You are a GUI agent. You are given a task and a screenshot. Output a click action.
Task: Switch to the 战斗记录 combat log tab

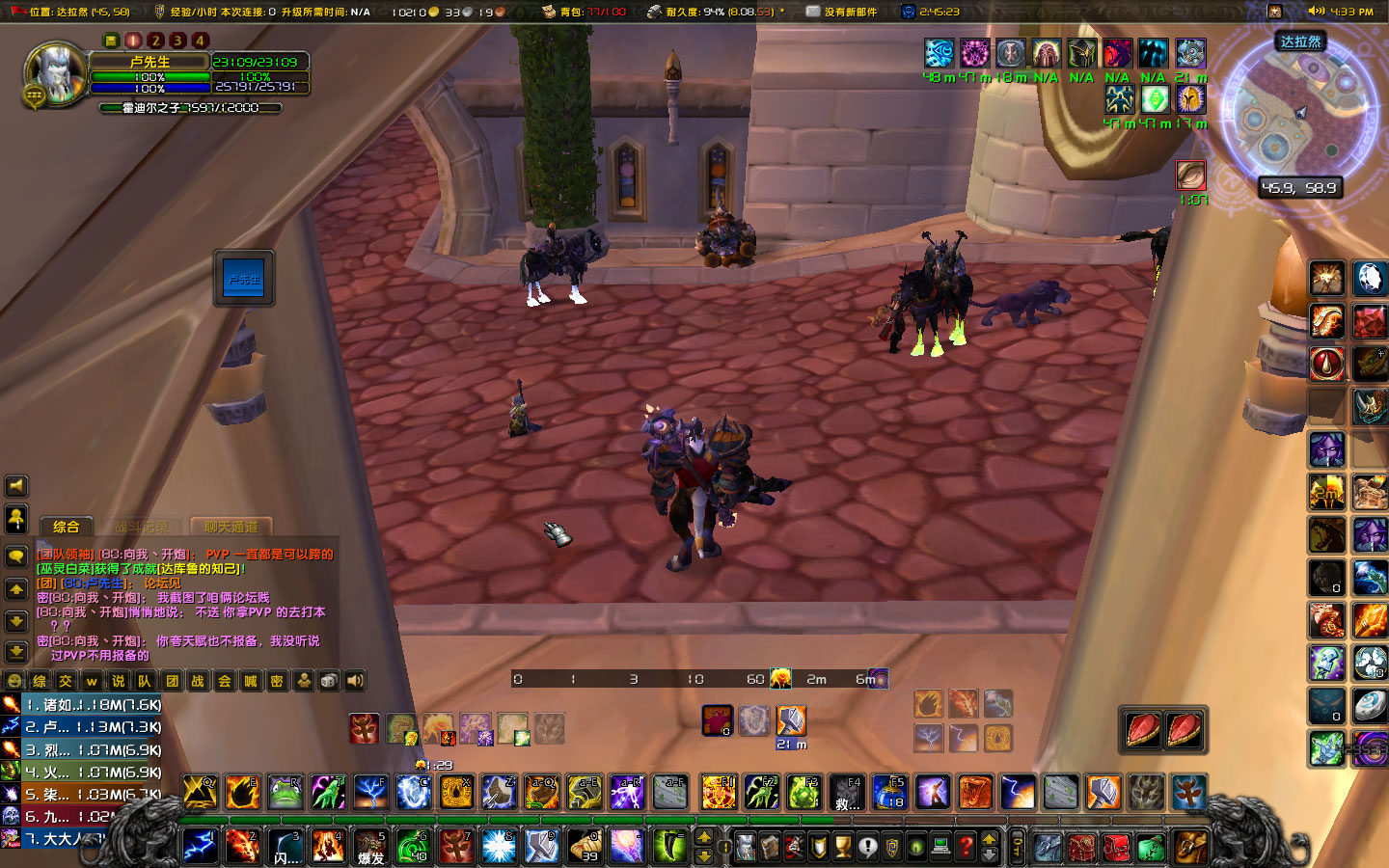(x=143, y=528)
